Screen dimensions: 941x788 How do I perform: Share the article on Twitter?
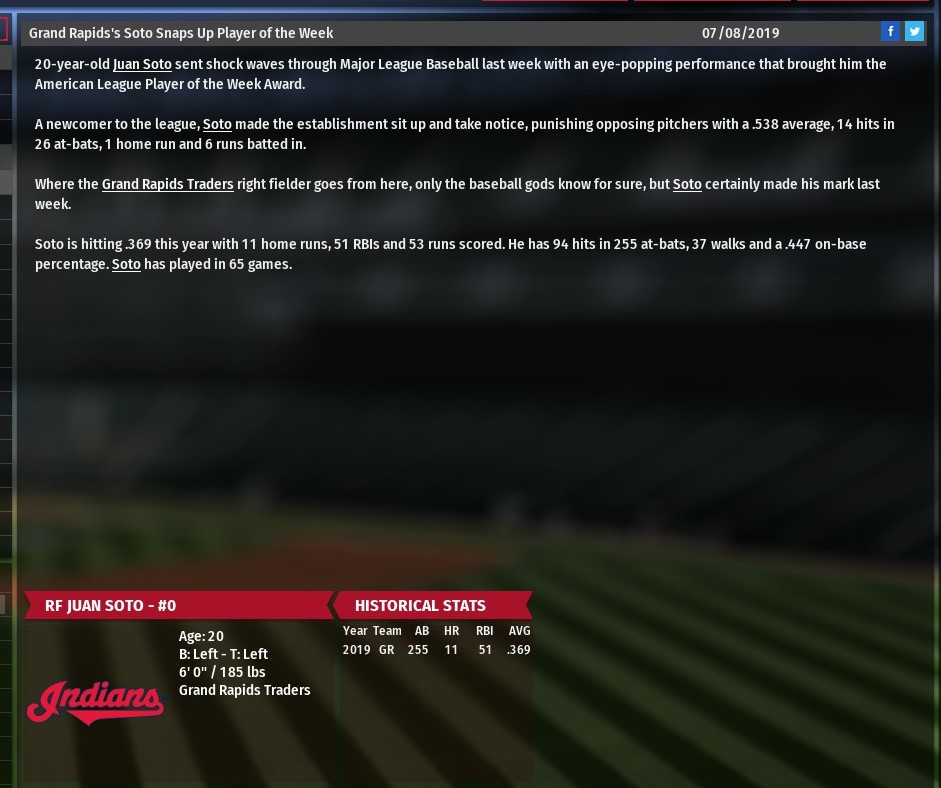pyautogui.click(x=914, y=32)
